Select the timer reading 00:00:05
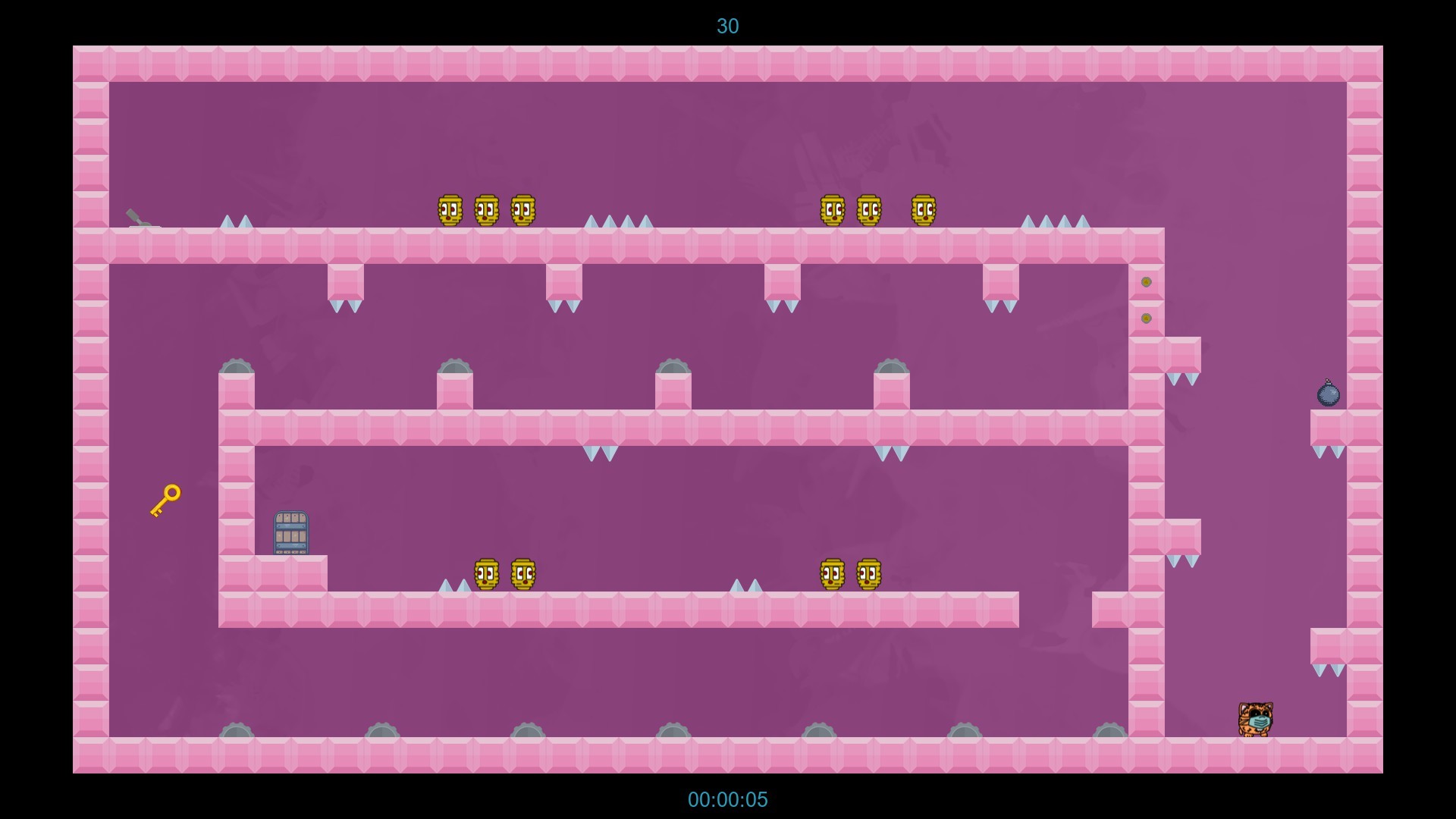This screenshot has width=1456, height=819. pyautogui.click(x=727, y=799)
